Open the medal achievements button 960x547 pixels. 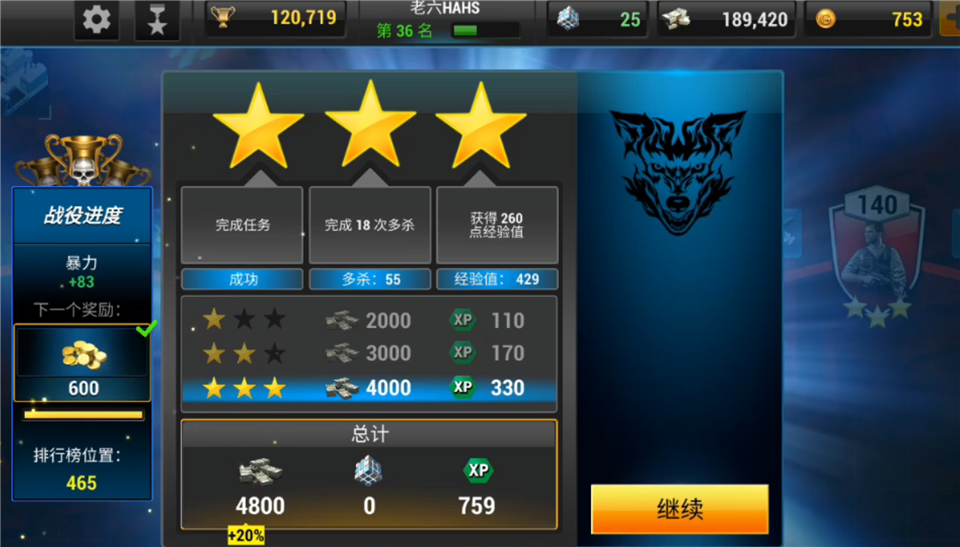157,20
